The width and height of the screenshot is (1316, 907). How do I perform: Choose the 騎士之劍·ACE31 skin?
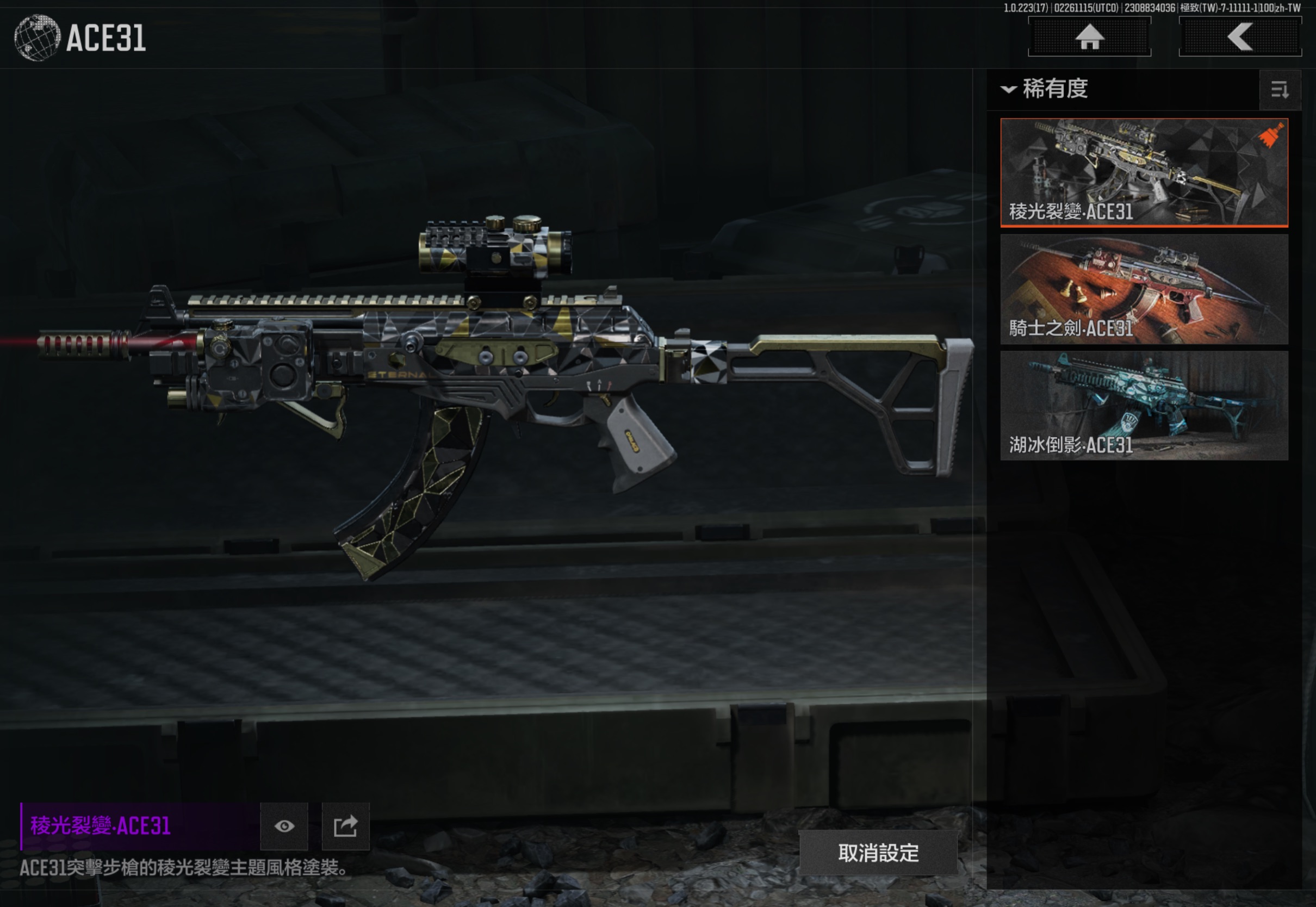pos(1144,289)
